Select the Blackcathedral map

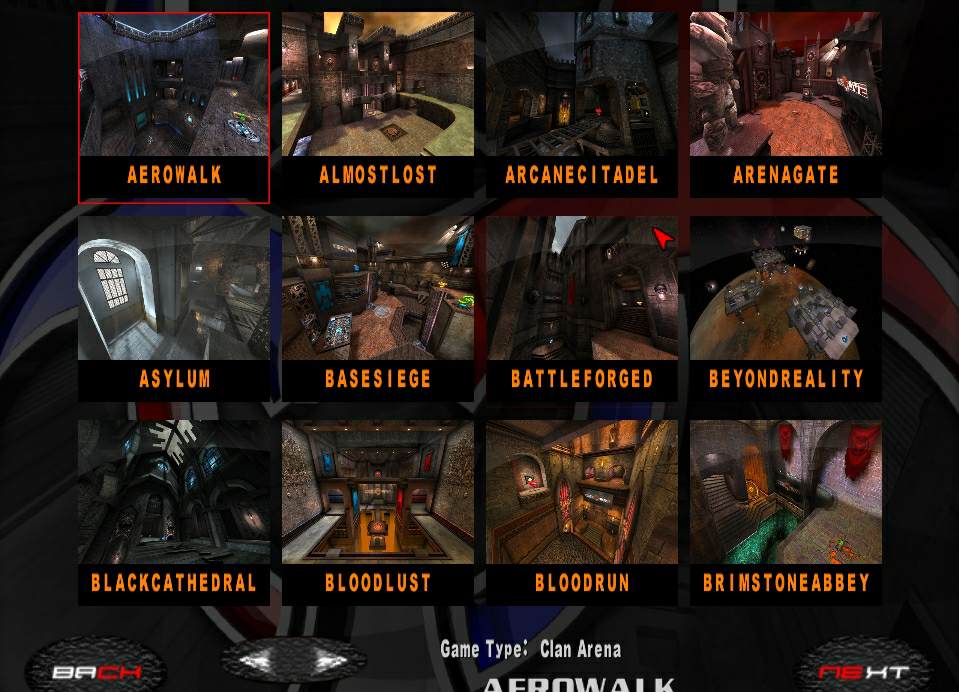click(x=174, y=512)
